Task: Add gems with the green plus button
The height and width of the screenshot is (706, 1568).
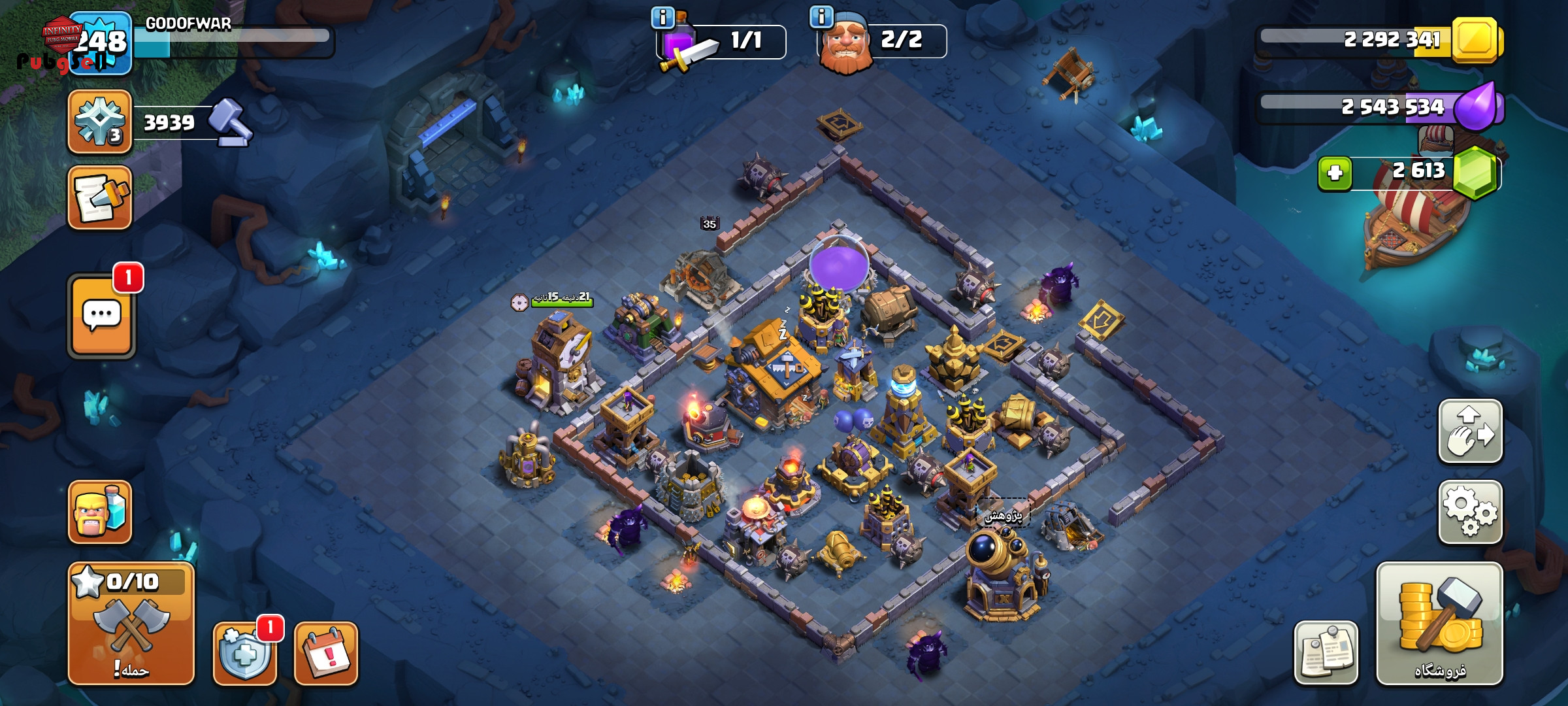Action: [1334, 173]
